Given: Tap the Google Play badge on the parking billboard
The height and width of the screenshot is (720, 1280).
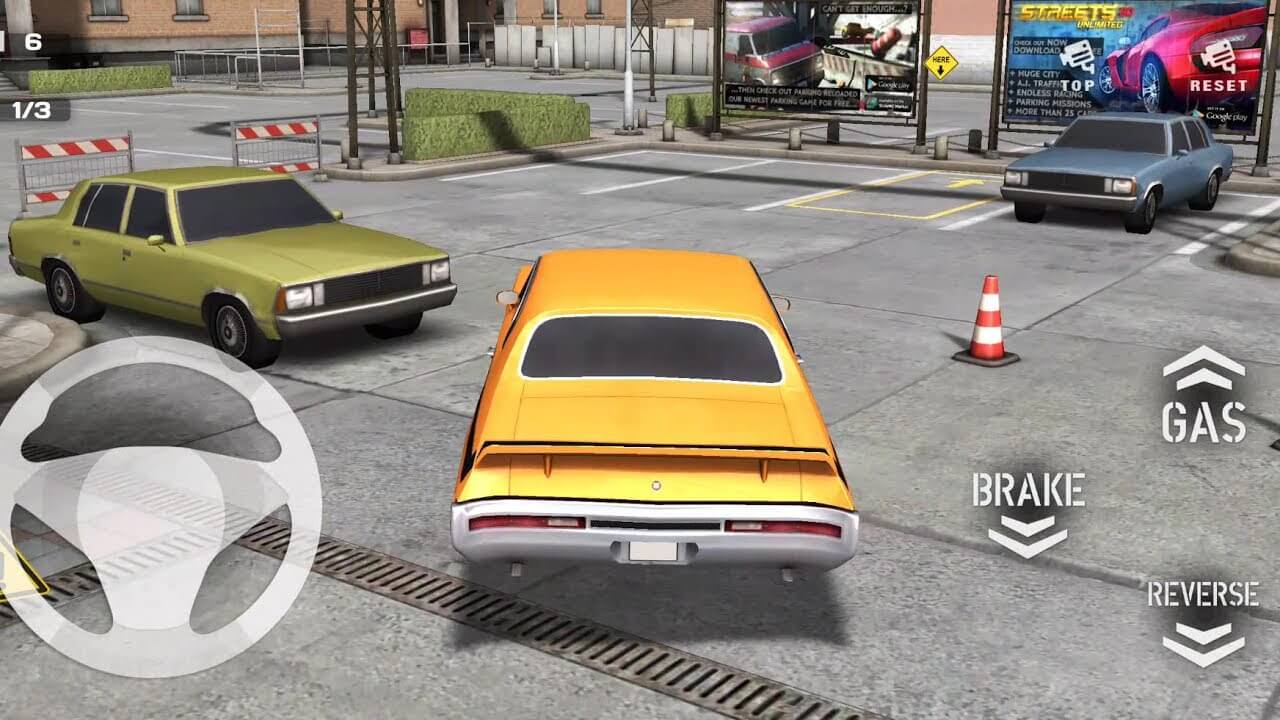Looking at the screenshot, I should click(890, 84).
